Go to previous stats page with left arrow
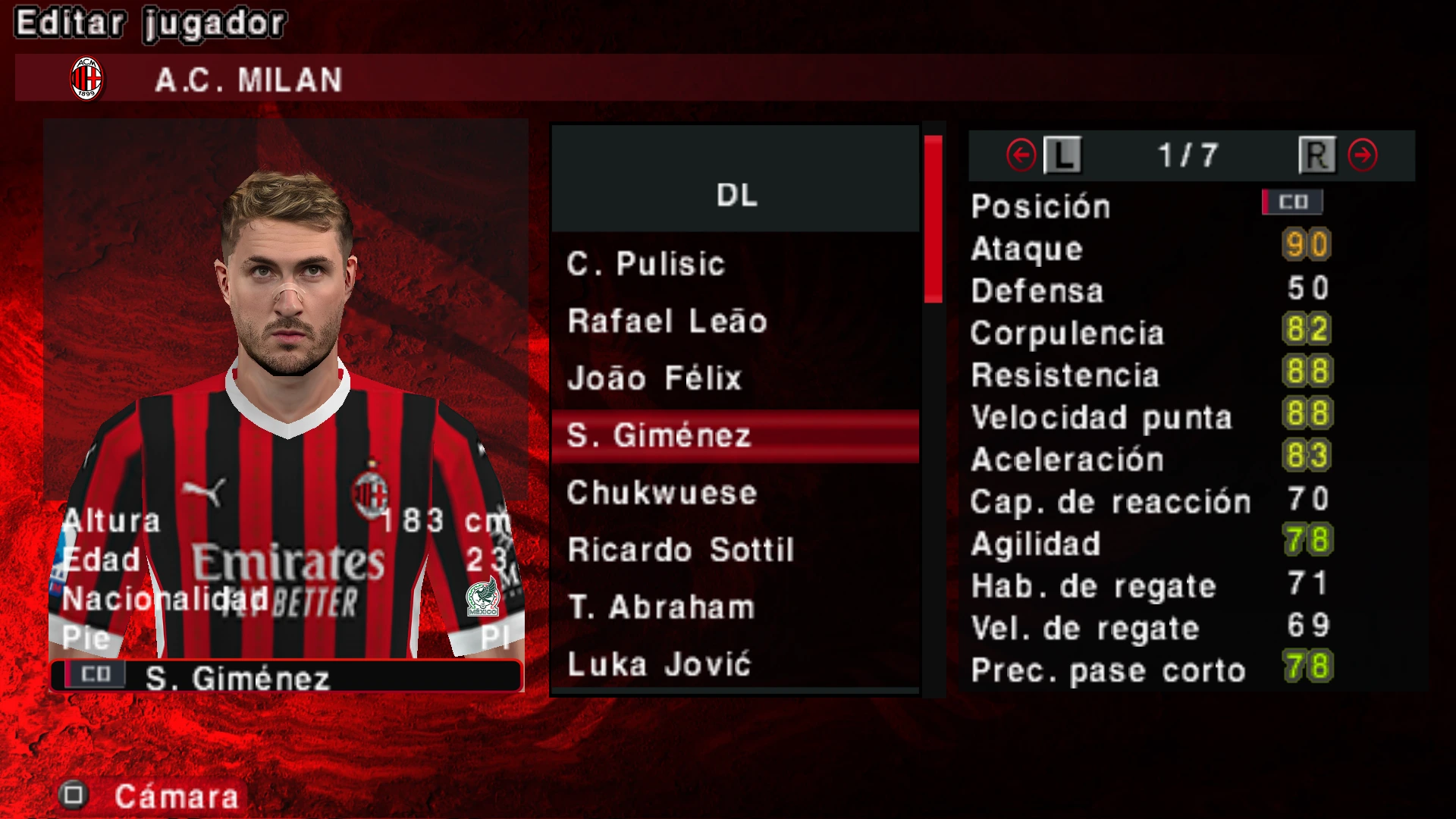 (x=1021, y=155)
